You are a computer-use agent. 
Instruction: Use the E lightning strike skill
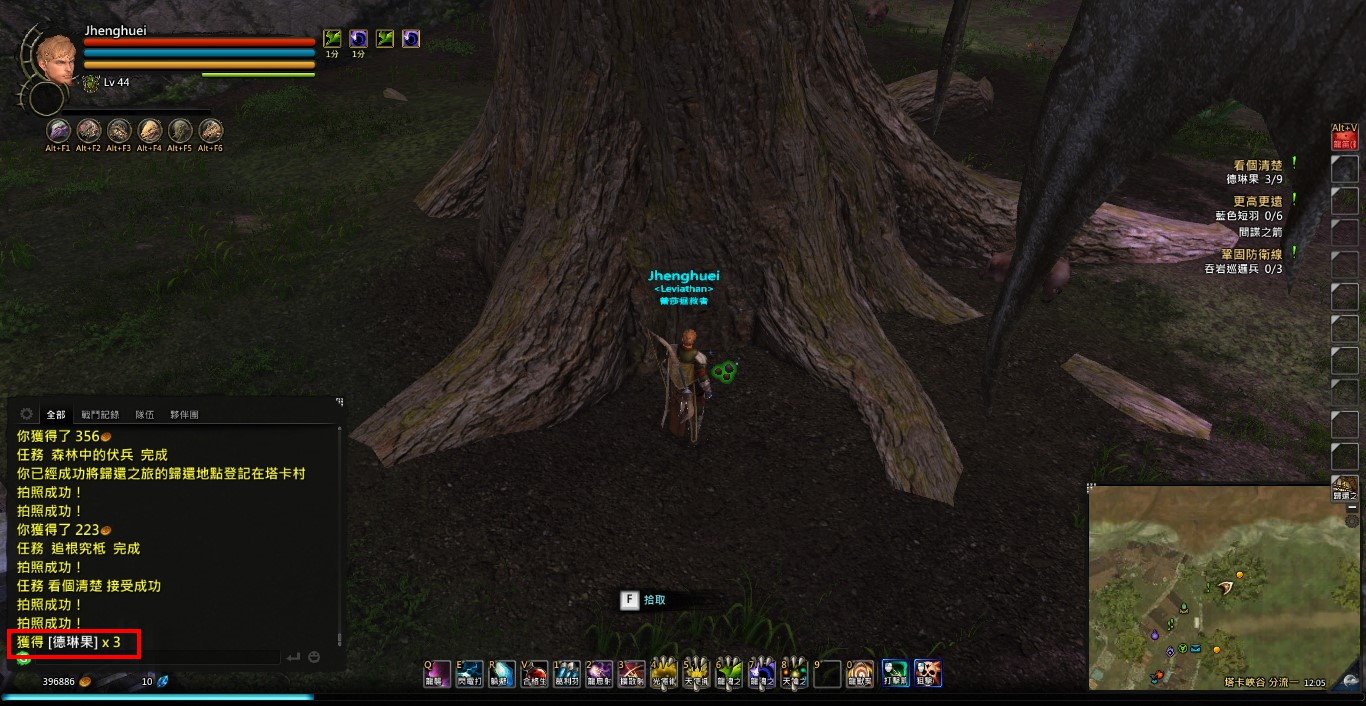coord(470,673)
